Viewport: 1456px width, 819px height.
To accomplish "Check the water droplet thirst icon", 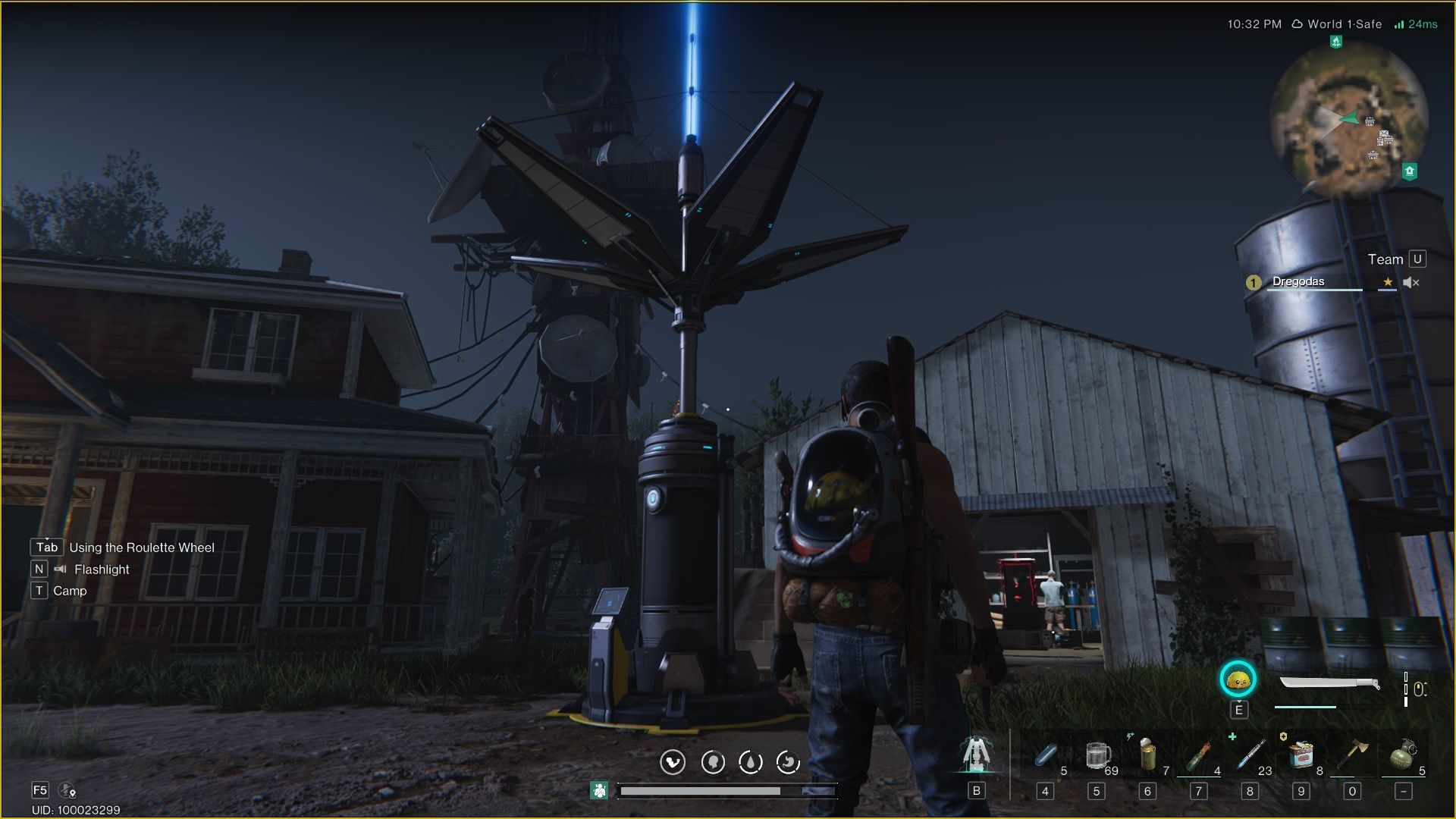I will pos(751,762).
